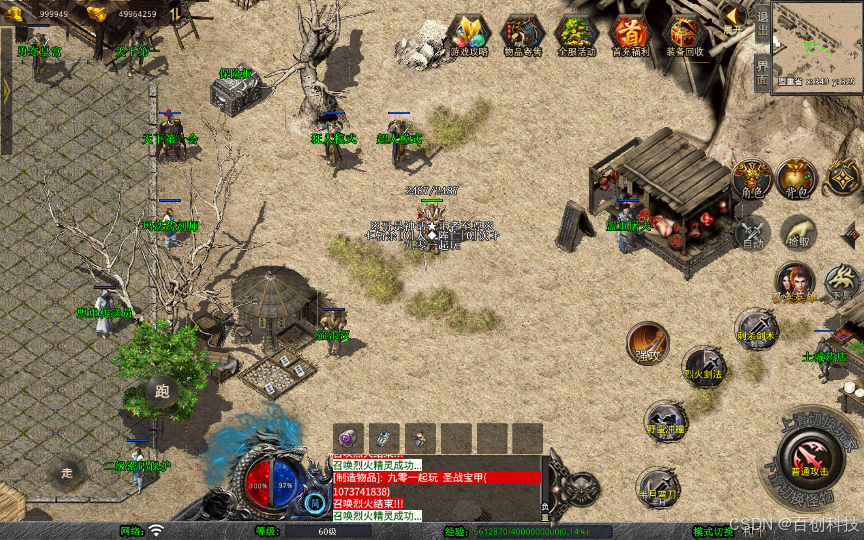The image size is (864, 540).
Task: Open the 全服活动 server events icon
Action: click(577, 35)
